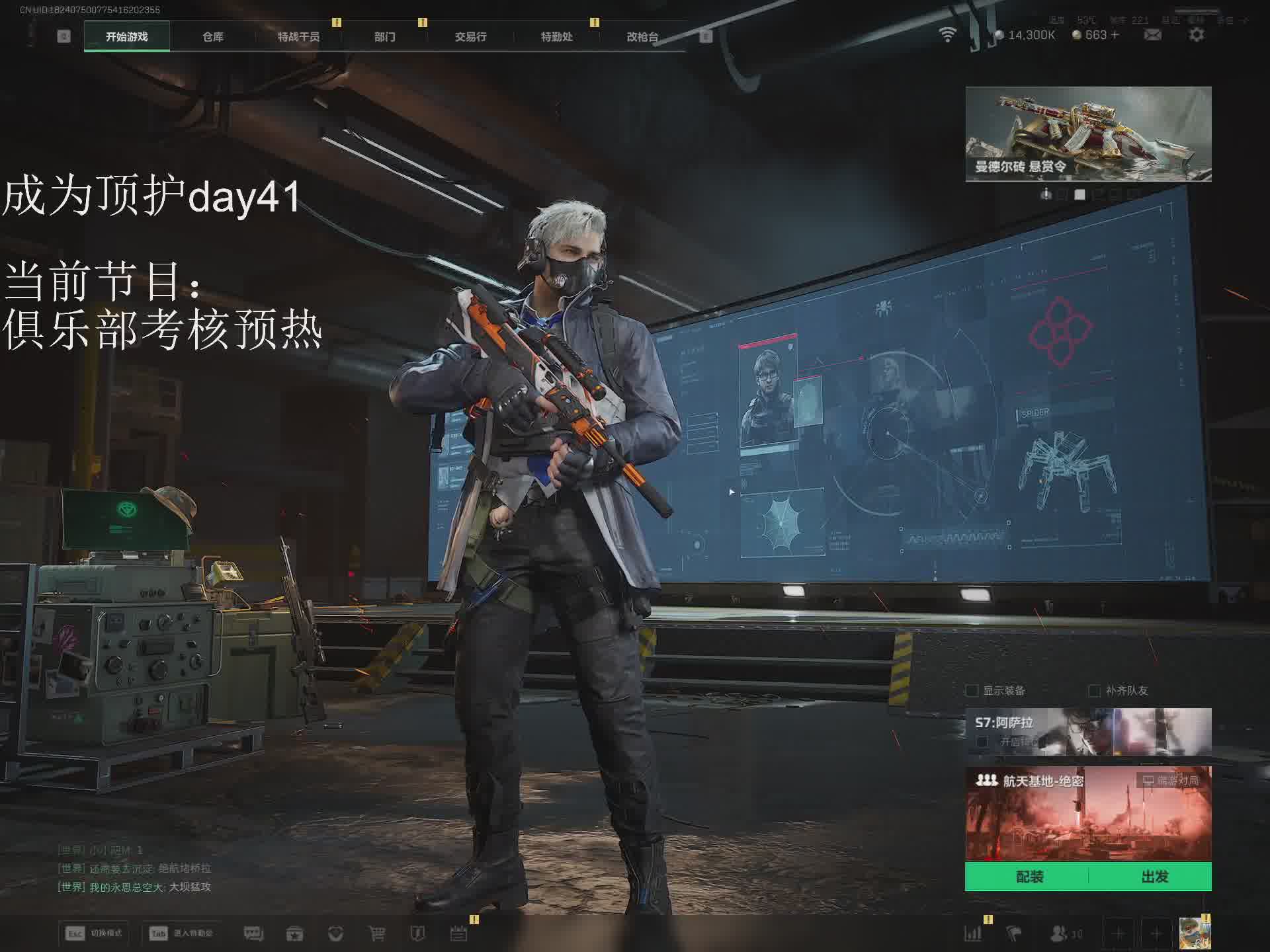Click the player avatar portrait

pyautogui.click(x=1195, y=933)
